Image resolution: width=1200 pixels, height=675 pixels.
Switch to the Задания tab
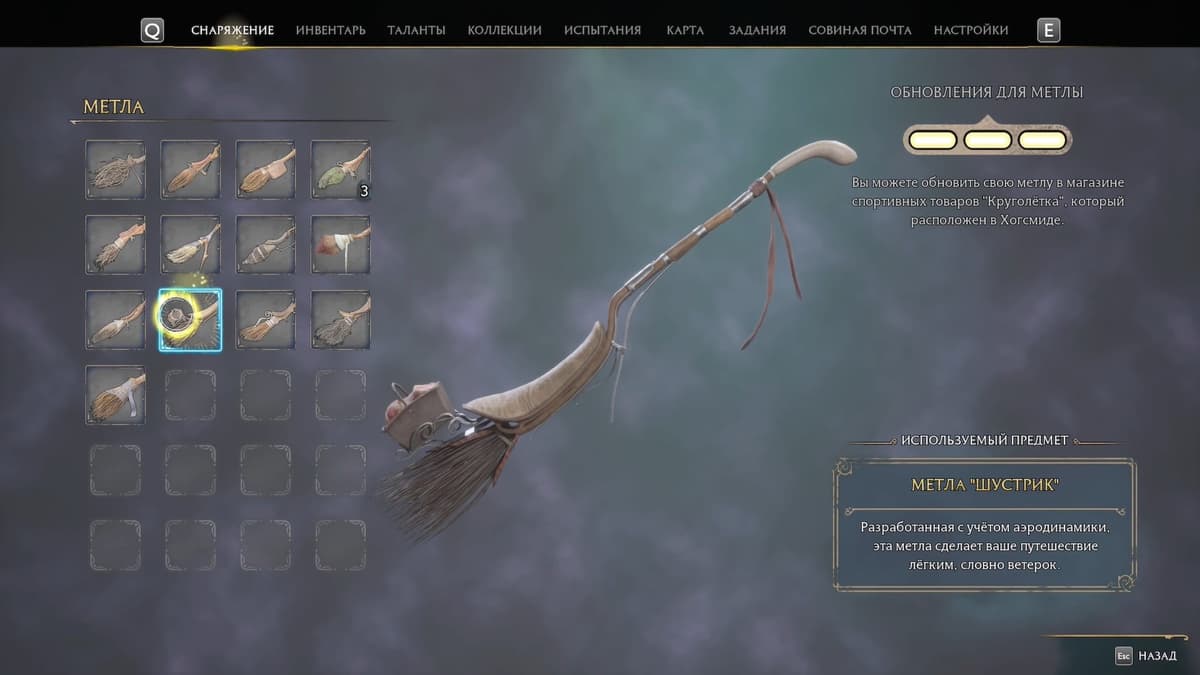pyautogui.click(x=756, y=30)
